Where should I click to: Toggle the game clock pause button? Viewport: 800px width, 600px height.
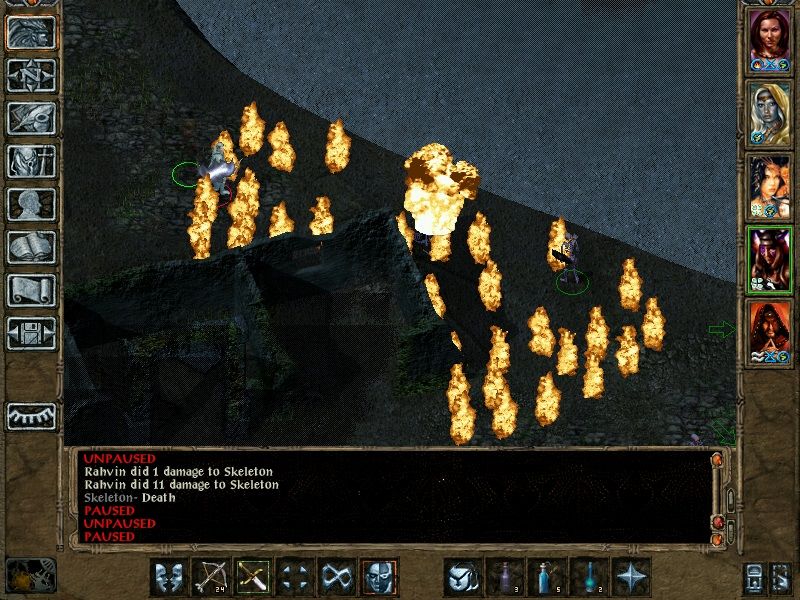click(30, 575)
